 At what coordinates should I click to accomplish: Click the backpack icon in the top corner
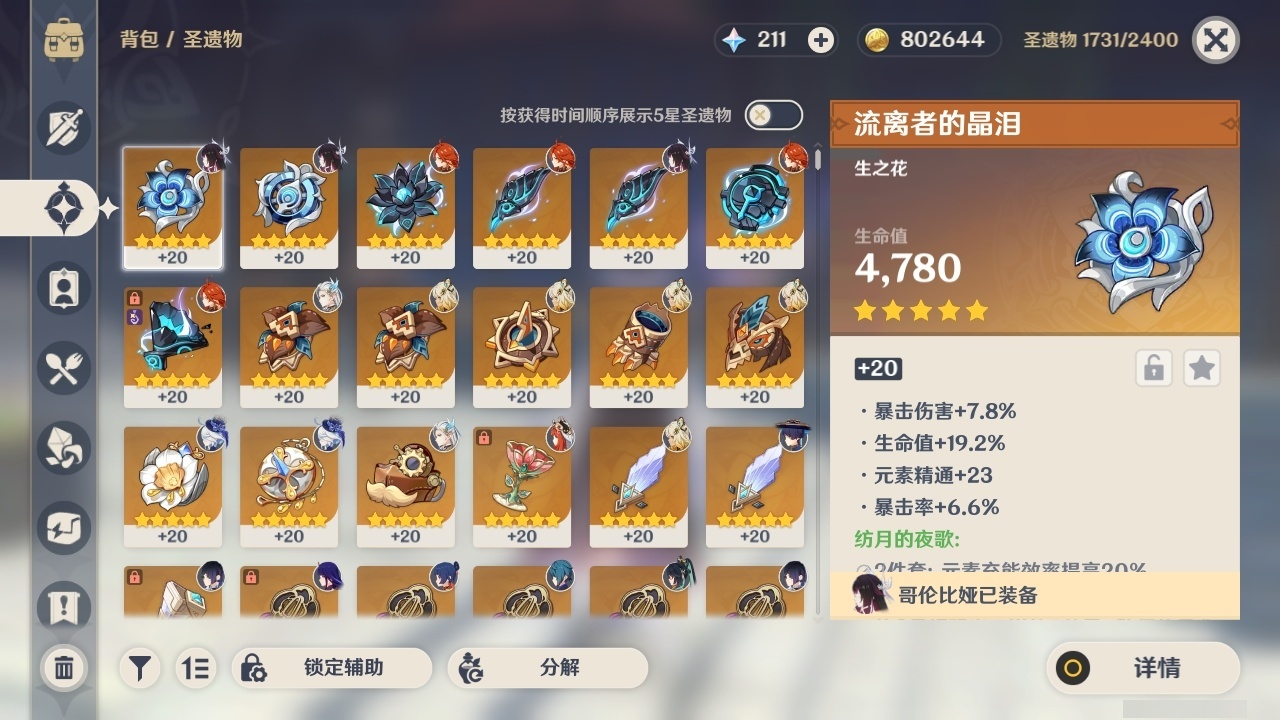coord(63,40)
